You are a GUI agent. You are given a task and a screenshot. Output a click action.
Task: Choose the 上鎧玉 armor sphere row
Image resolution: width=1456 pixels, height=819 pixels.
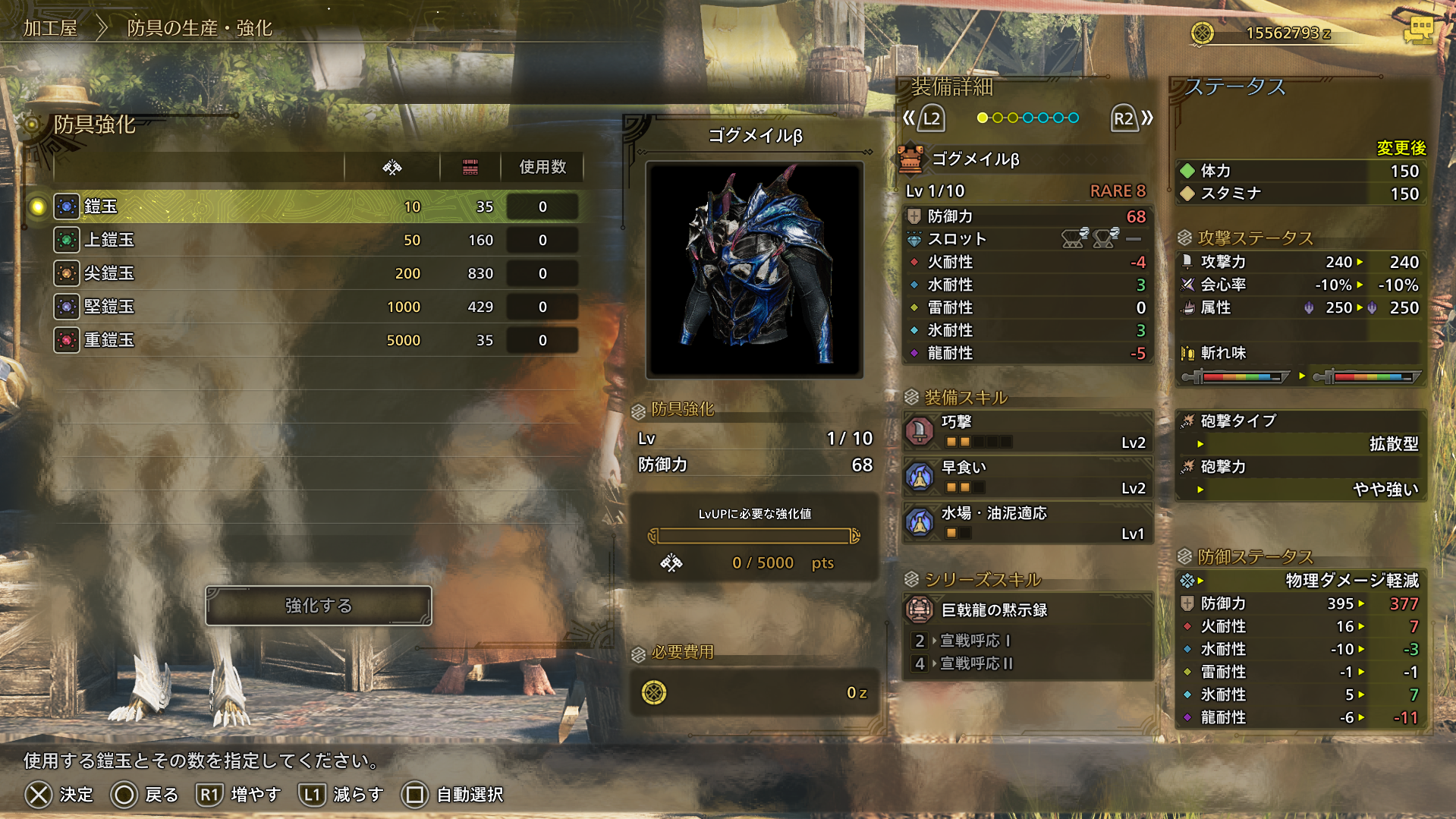(315, 240)
